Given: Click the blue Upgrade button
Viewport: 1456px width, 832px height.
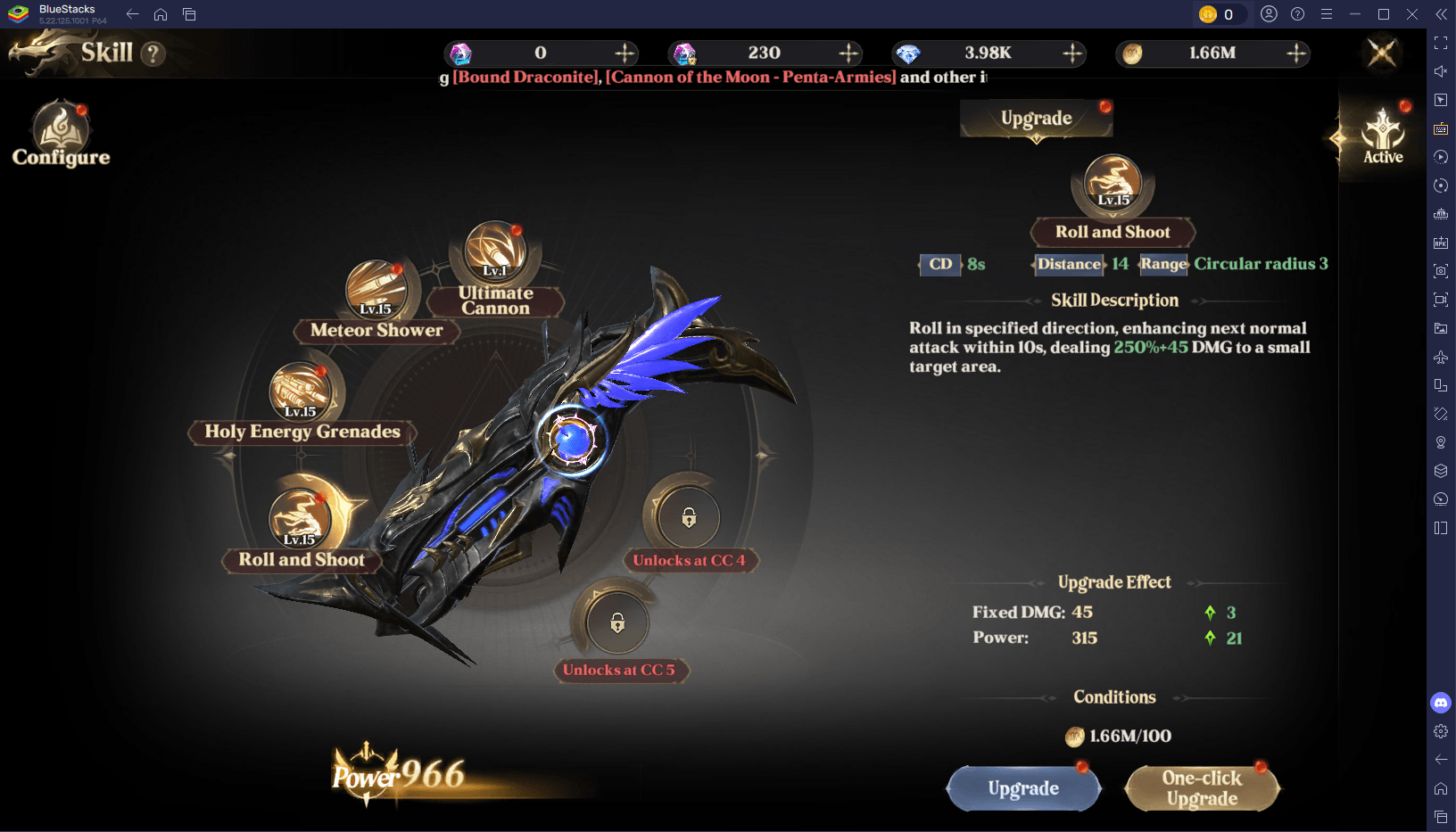Looking at the screenshot, I should [x=1023, y=788].
